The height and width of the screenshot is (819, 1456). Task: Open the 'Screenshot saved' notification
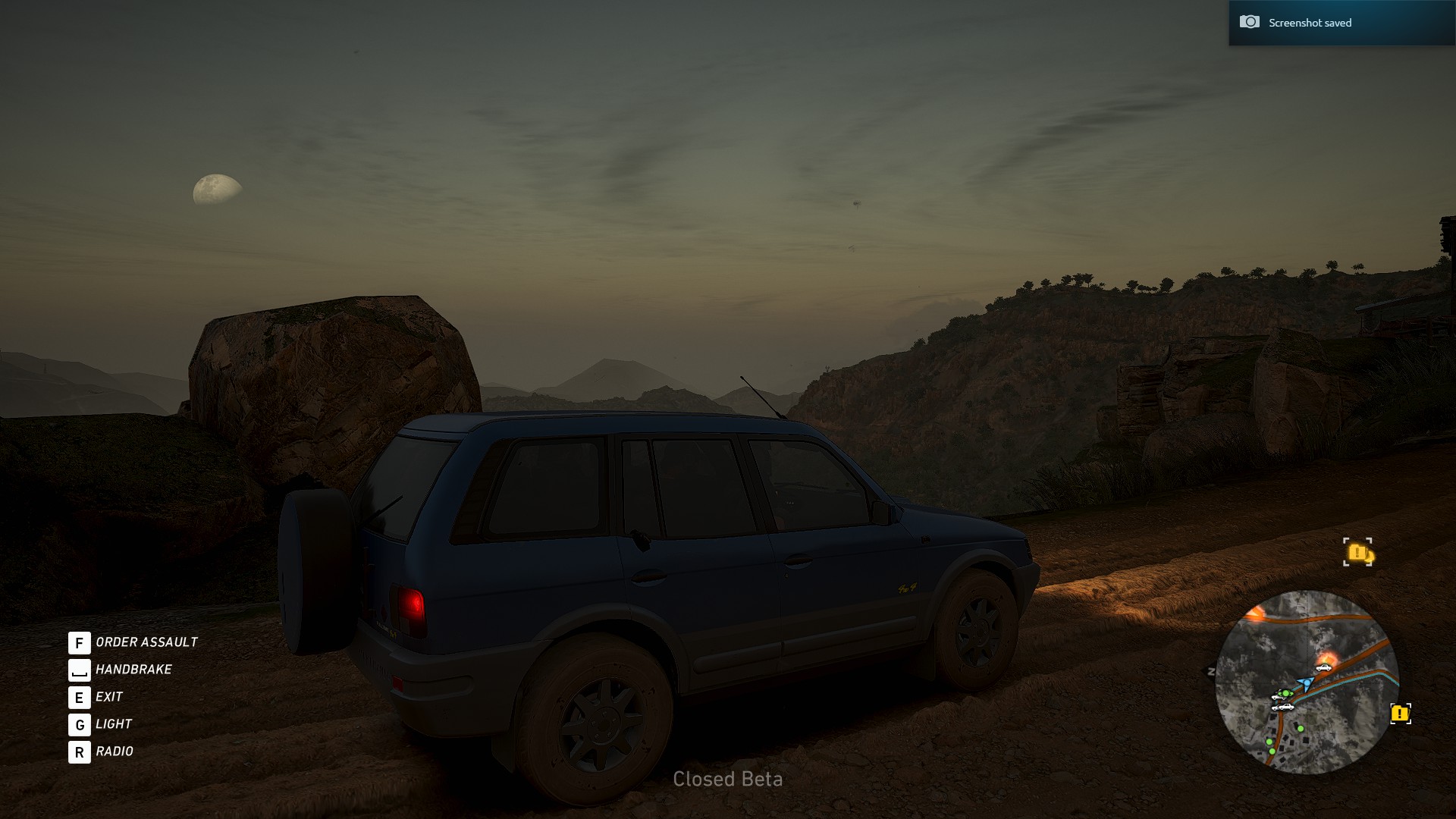[x=1341, y=23]
